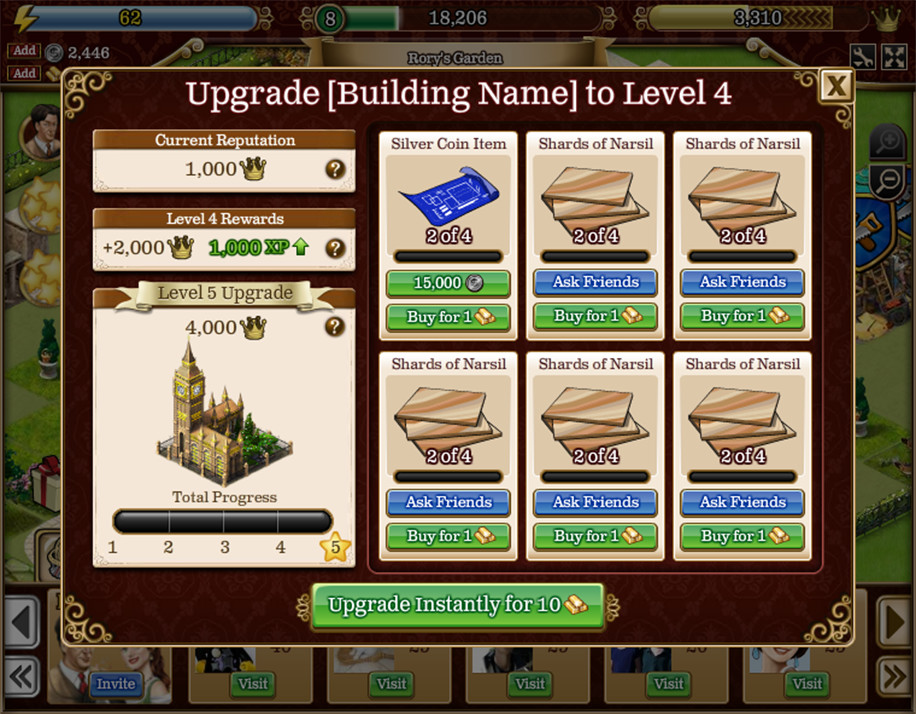Invite a friend with the Invite button
This screenshot has height=714, width=916.
click(115, 684)
